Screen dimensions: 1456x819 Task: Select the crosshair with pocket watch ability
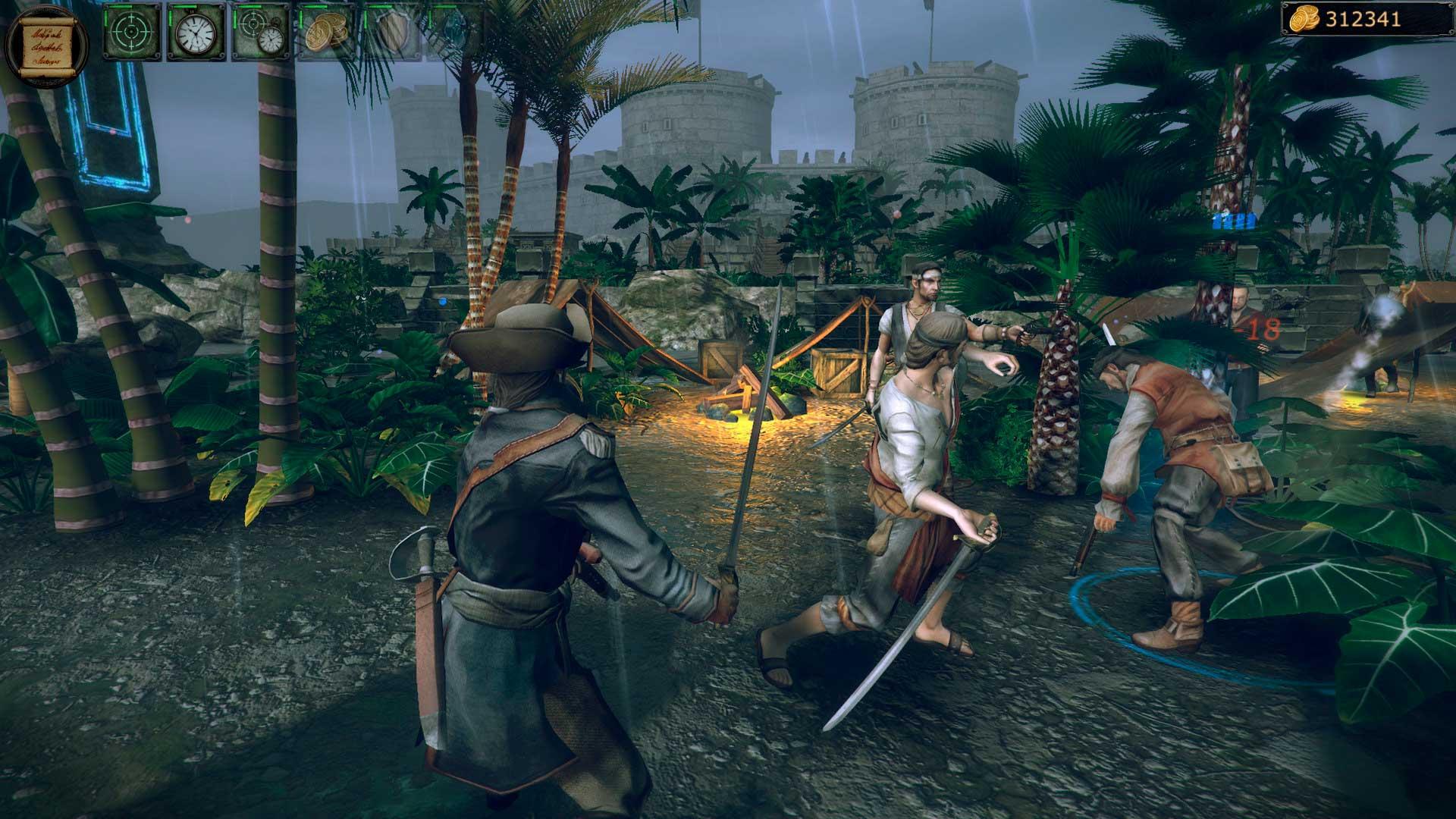[x=261, y=33]
